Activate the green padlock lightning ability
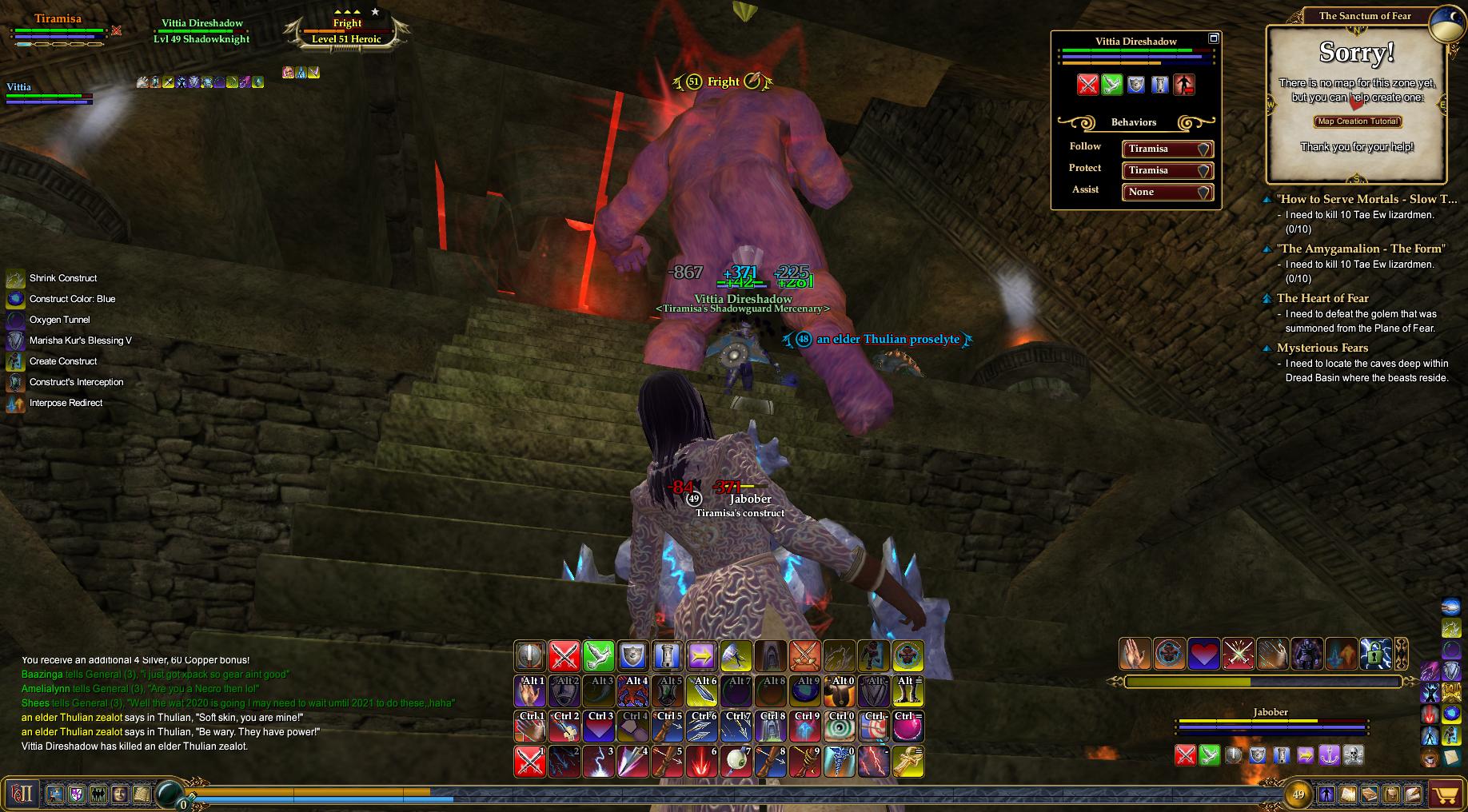1468x812 pixels. pyautogui.click(x=1375, y=653)
